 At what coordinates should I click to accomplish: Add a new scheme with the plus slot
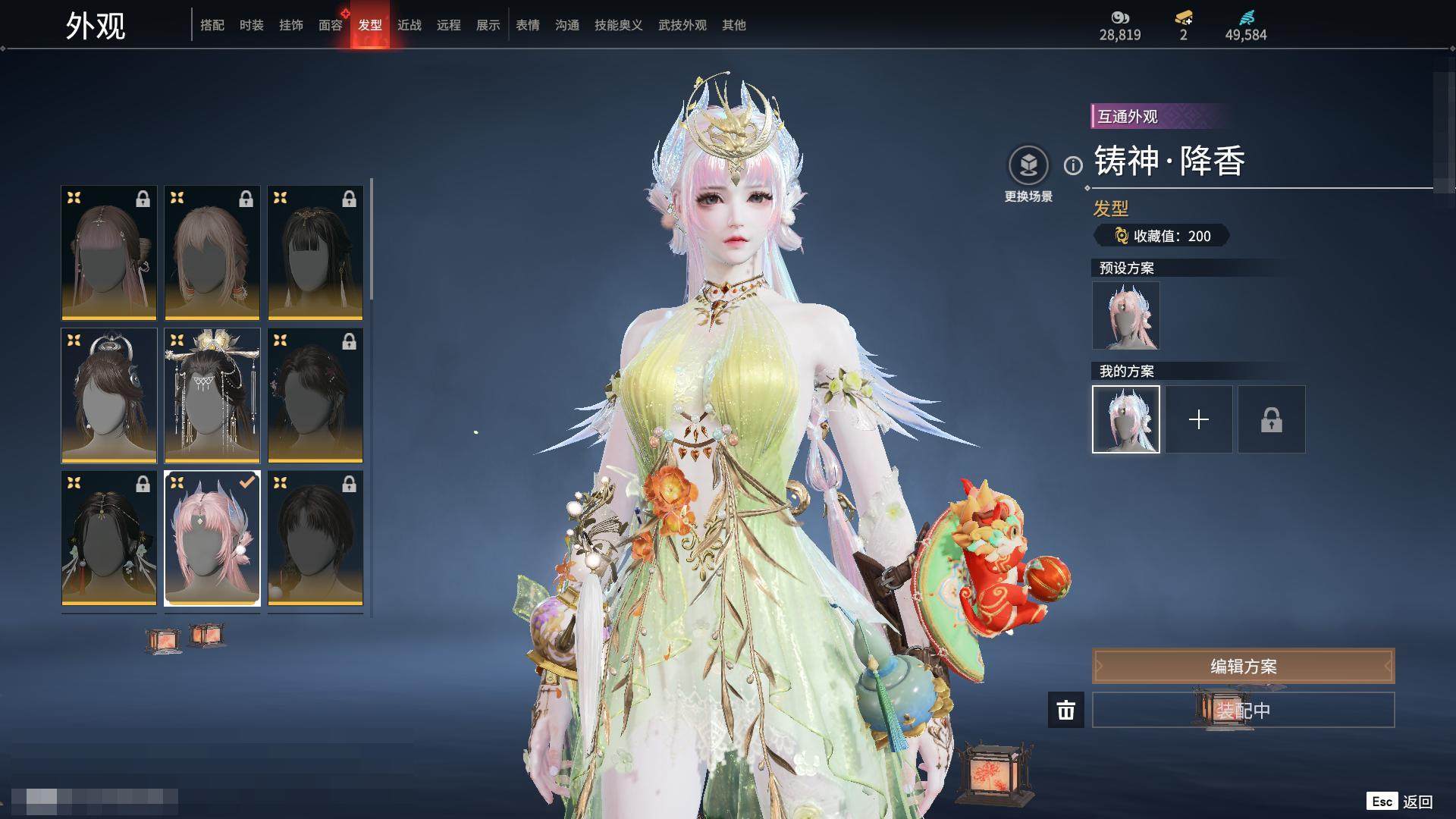click(x=1199, y=419)
